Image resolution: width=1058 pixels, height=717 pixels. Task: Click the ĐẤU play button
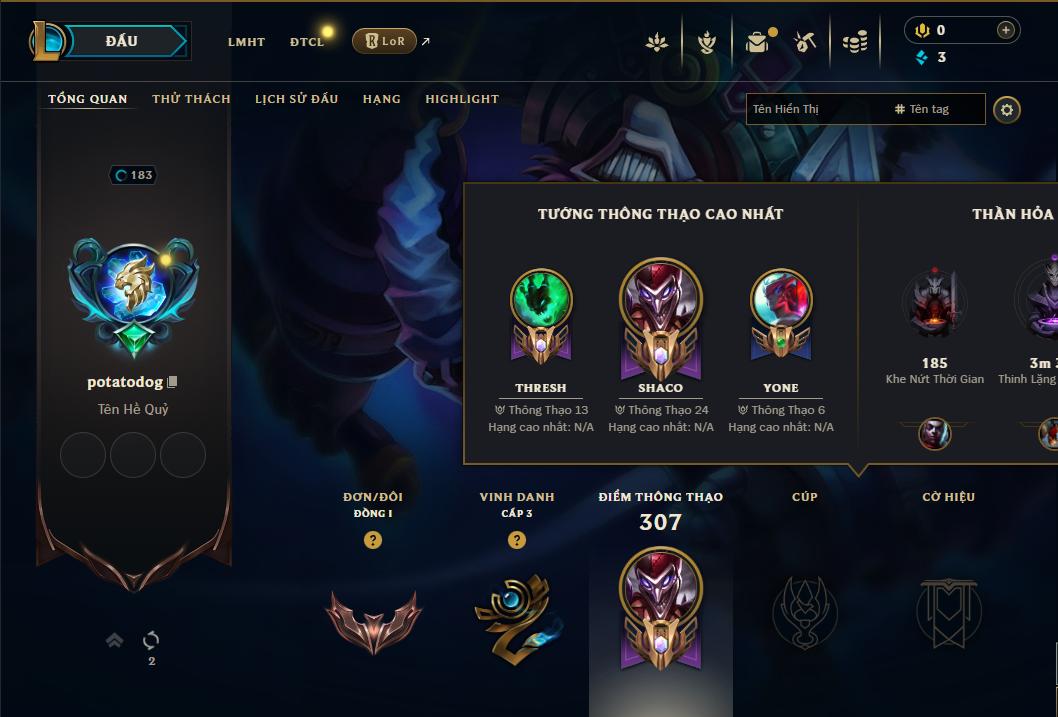click(122, 41)
